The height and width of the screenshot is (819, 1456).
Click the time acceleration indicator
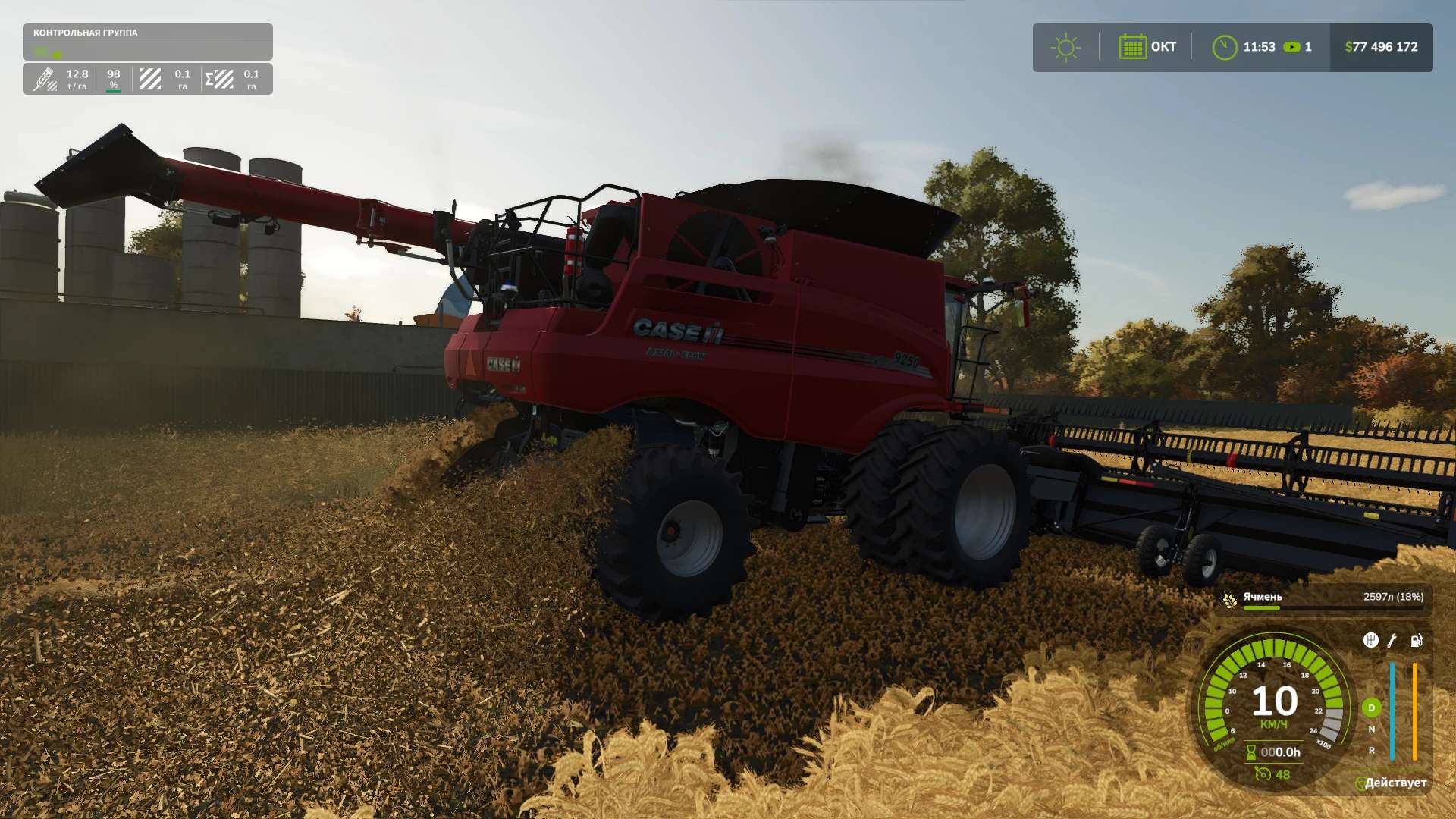(1298, 47)
